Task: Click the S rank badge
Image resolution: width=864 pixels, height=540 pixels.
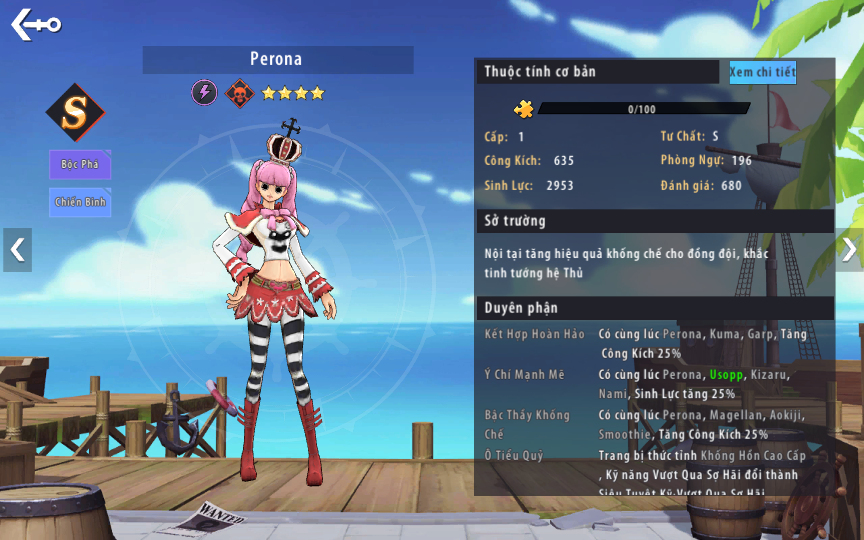Action: coord(75,112)
